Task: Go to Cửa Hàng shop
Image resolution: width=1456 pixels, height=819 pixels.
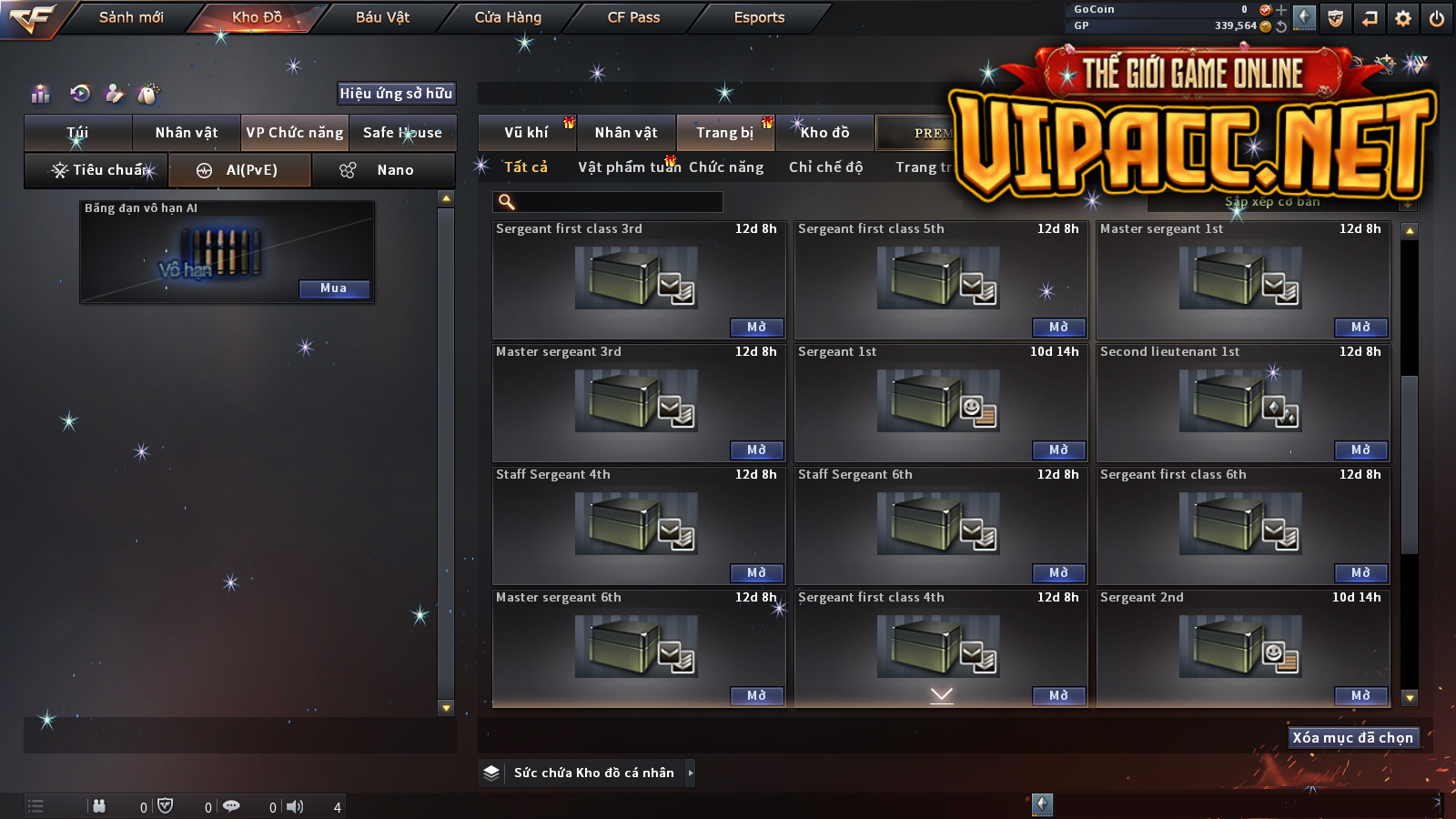Action: 508,17
